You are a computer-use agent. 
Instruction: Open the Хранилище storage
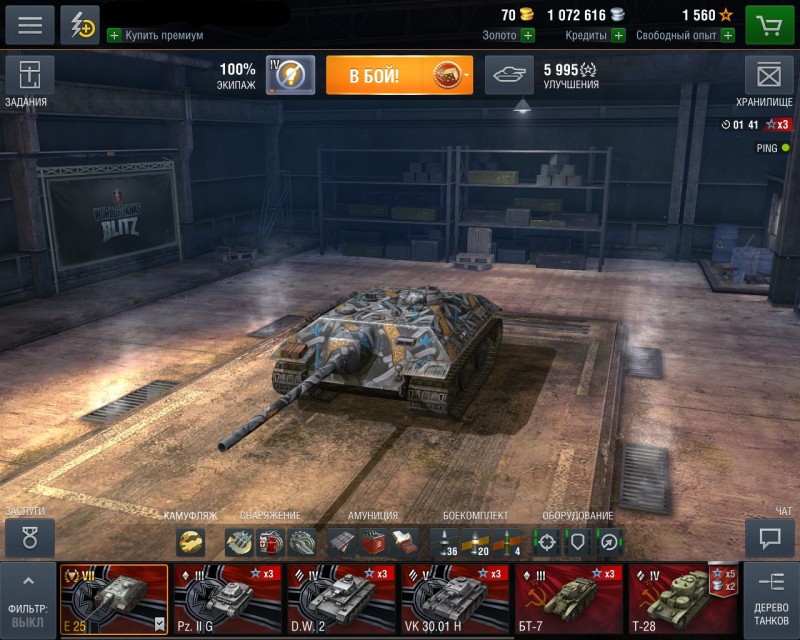[768, 76]
